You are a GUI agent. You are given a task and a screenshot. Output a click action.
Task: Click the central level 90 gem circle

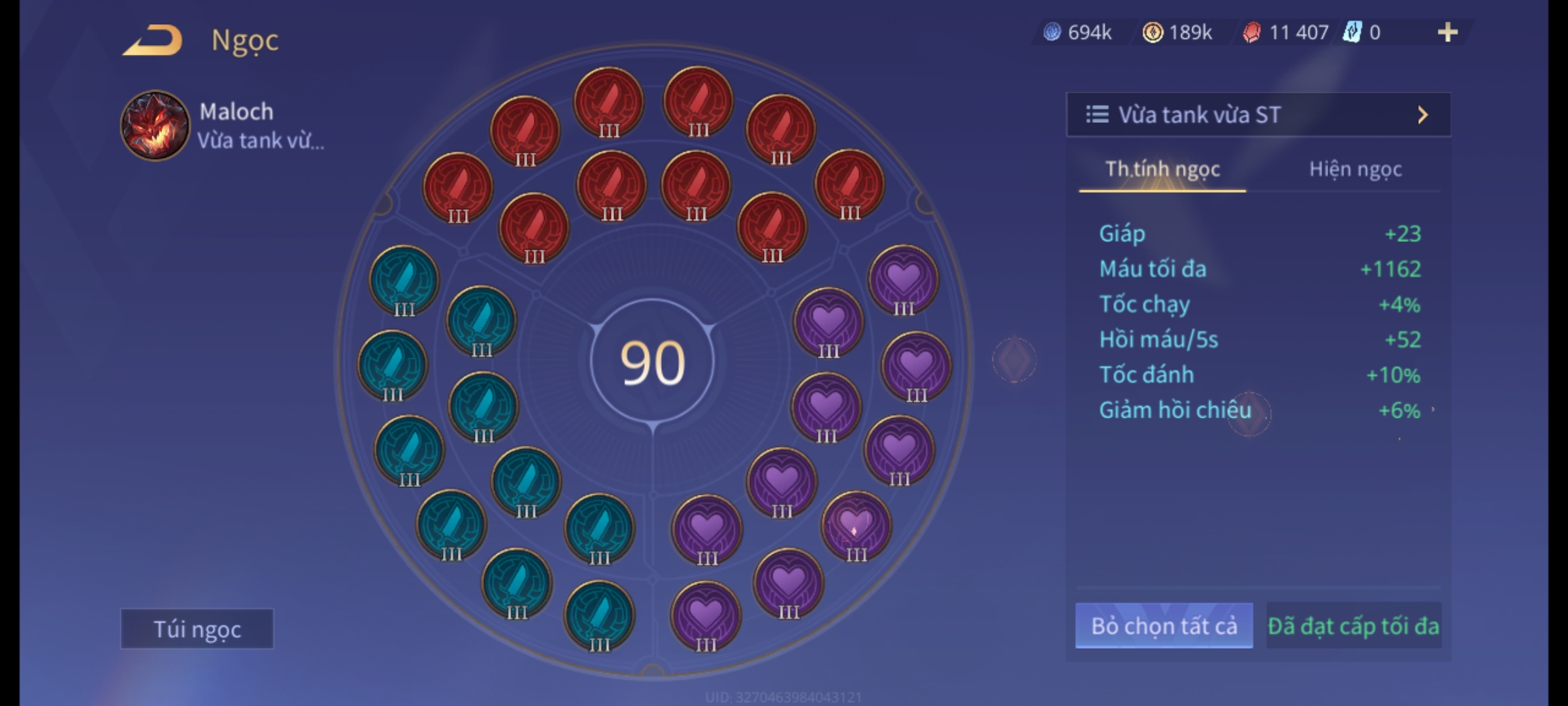click(x=652, y=362)
